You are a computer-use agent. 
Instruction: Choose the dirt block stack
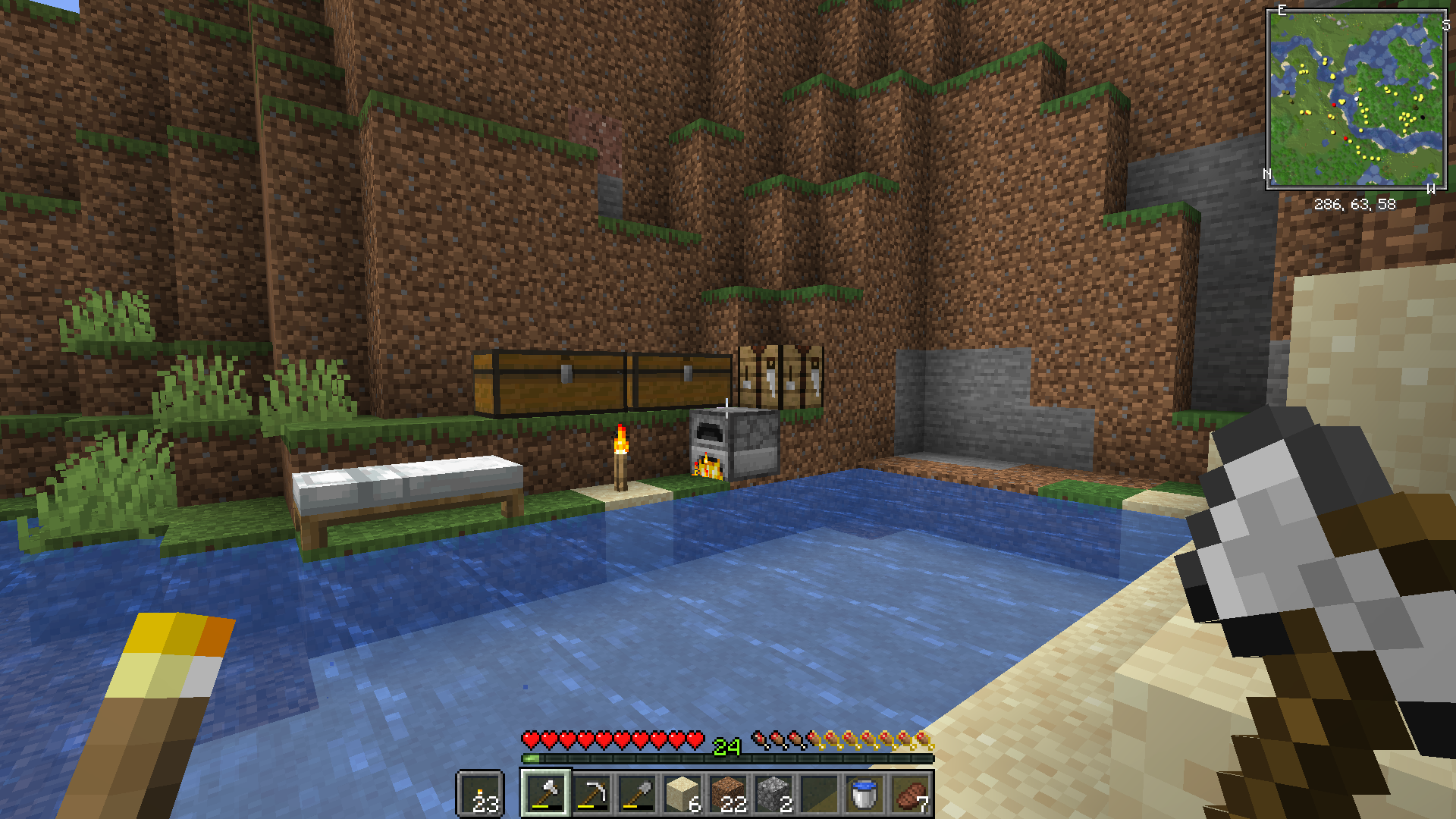click(x=728, y=794)
